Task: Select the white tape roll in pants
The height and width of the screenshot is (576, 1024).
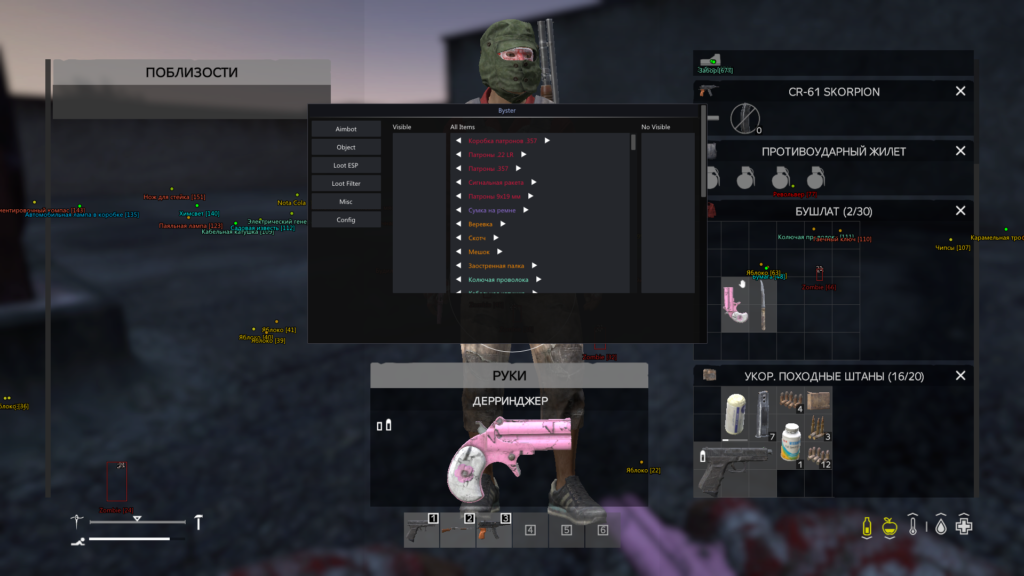Action: (735, 413)
